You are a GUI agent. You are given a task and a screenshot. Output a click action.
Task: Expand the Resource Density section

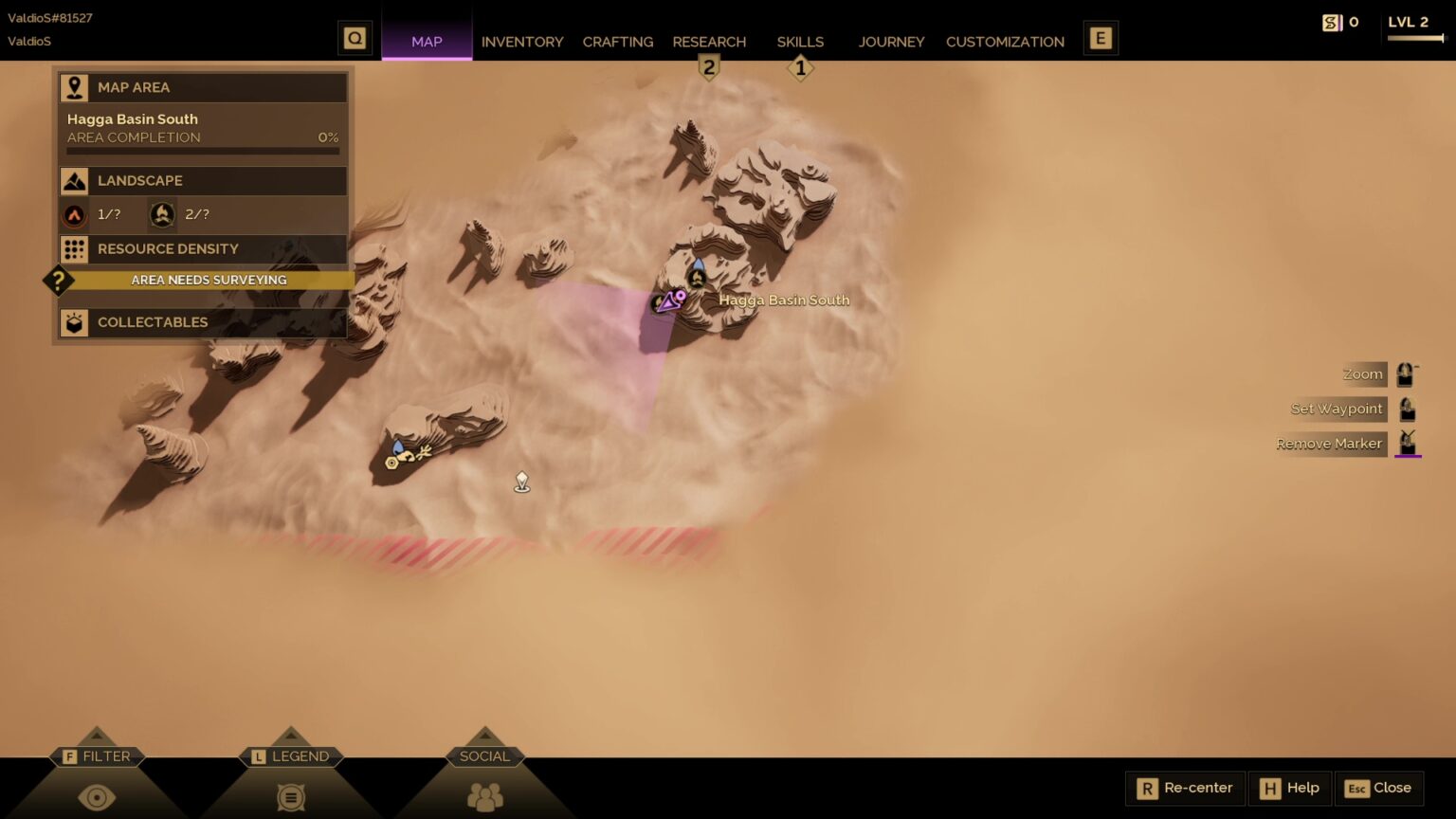click(x=204, y=249)
